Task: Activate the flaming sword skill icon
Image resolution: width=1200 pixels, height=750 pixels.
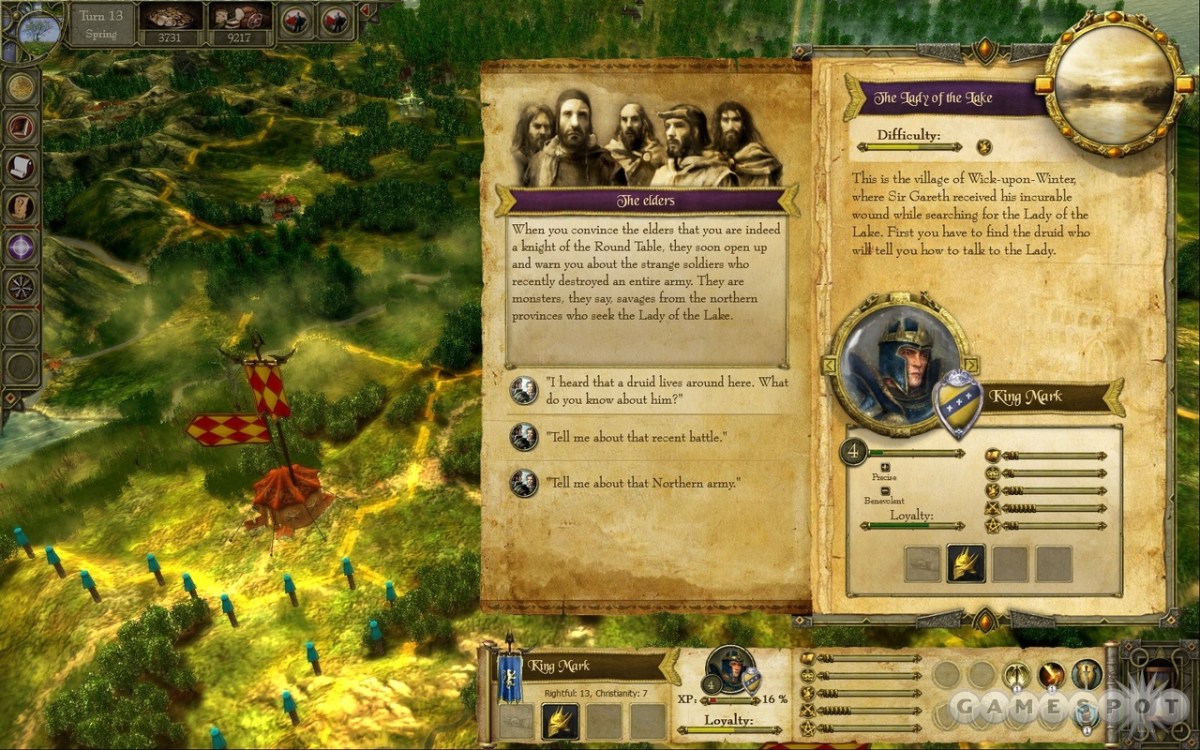Action: [1052, 676]
